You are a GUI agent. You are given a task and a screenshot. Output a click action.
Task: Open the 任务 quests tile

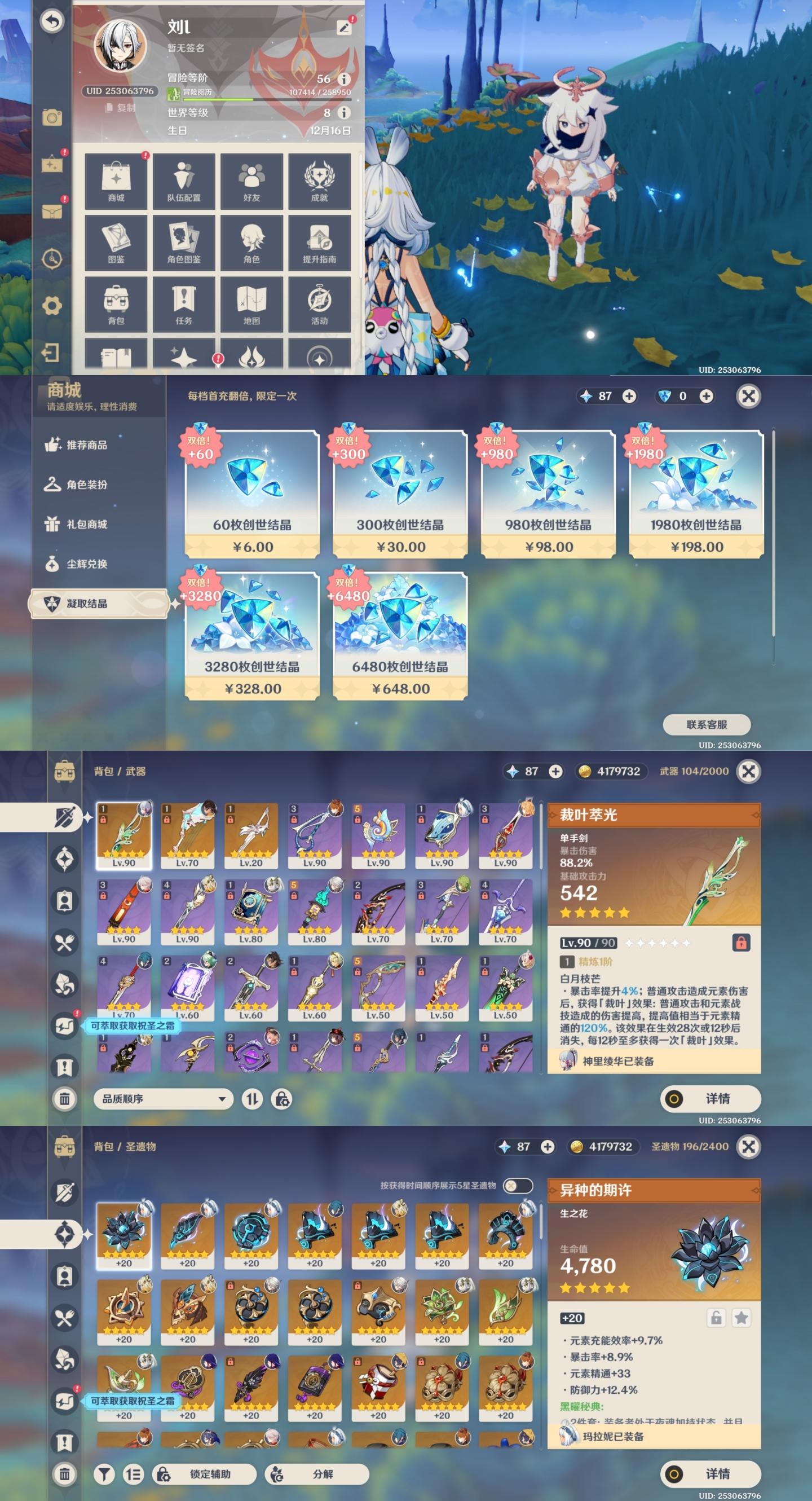[183, 304]
